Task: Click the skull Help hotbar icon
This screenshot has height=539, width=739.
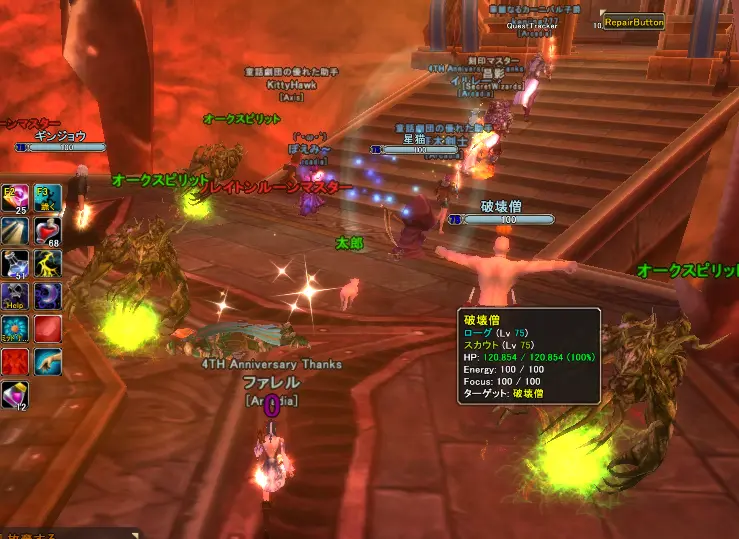Action: (x=15, y=296)
